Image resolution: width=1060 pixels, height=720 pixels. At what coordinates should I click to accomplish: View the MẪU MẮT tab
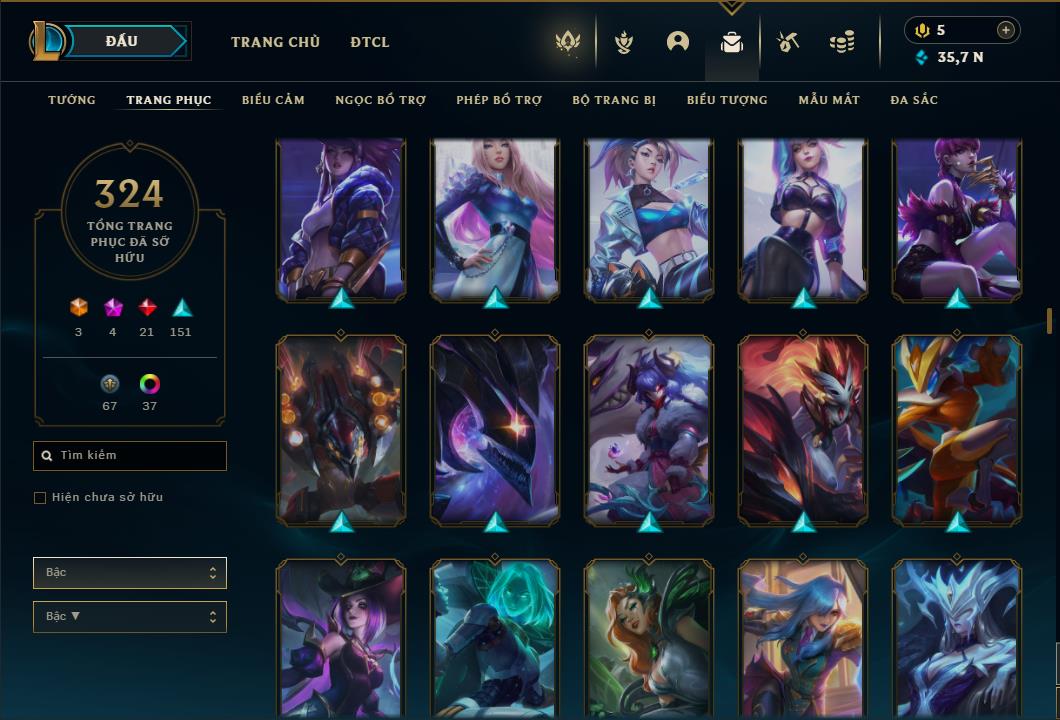pos(829,100)
